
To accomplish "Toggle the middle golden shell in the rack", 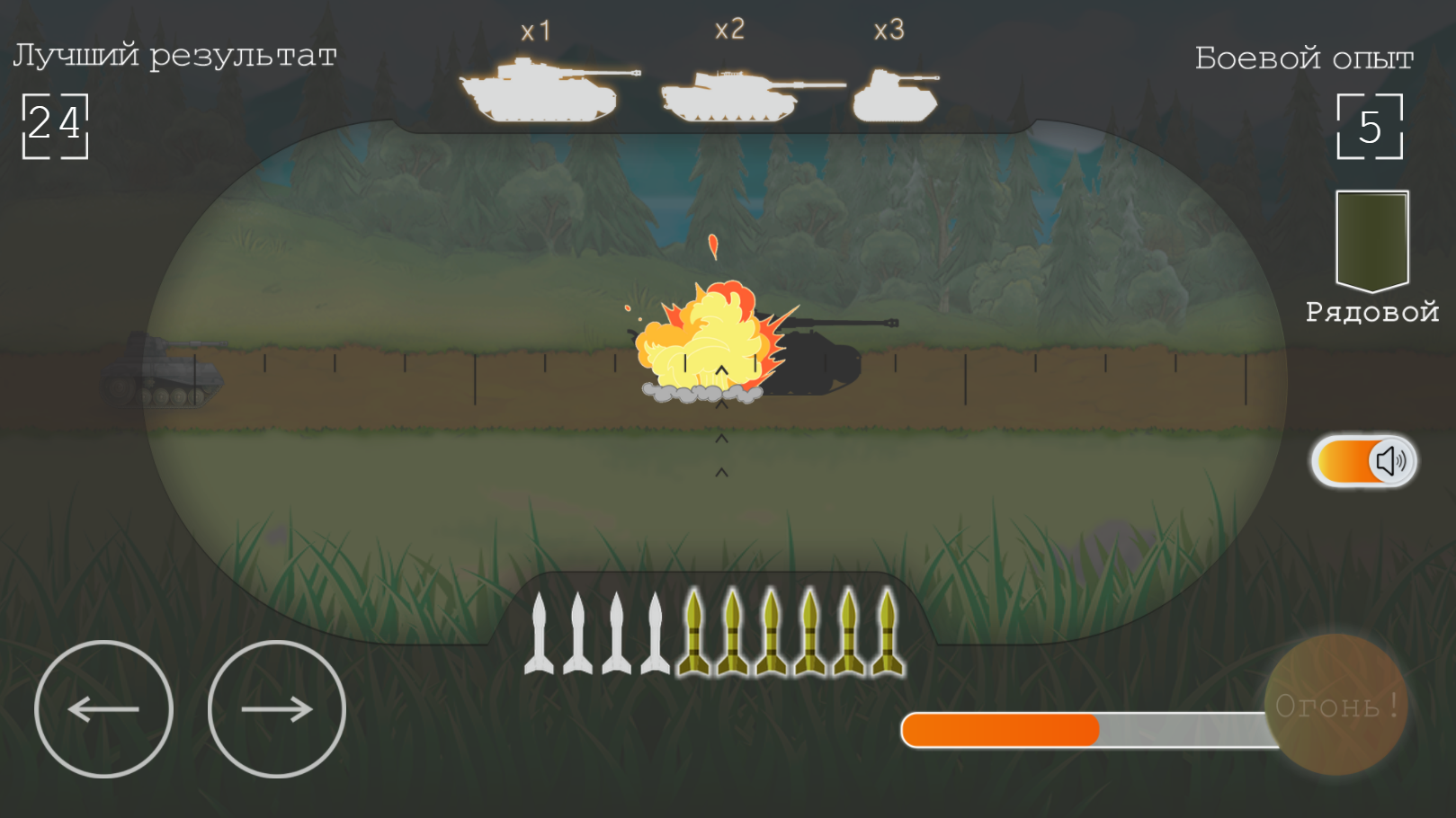I will (772, 634).
